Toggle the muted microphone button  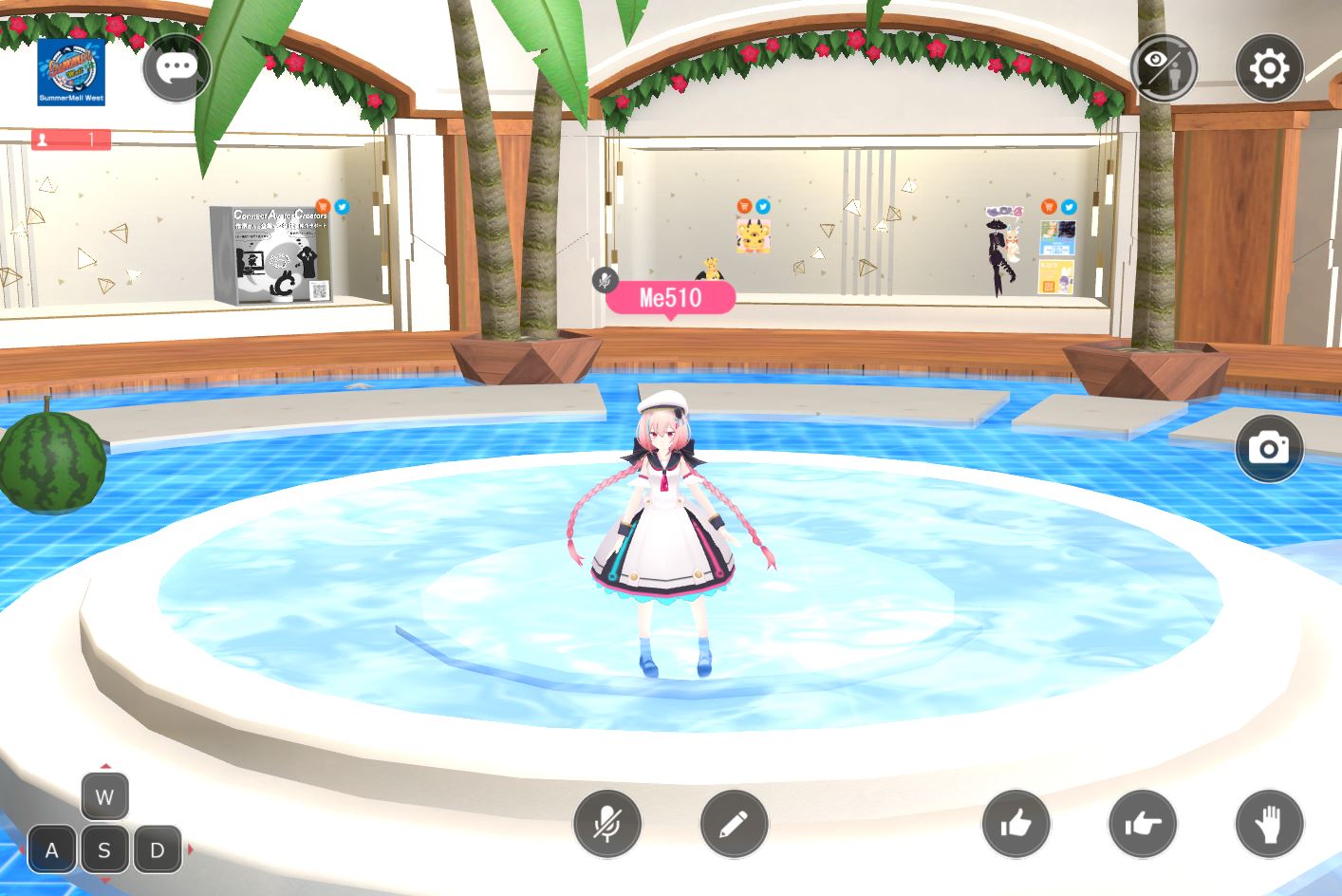[607, 823]
